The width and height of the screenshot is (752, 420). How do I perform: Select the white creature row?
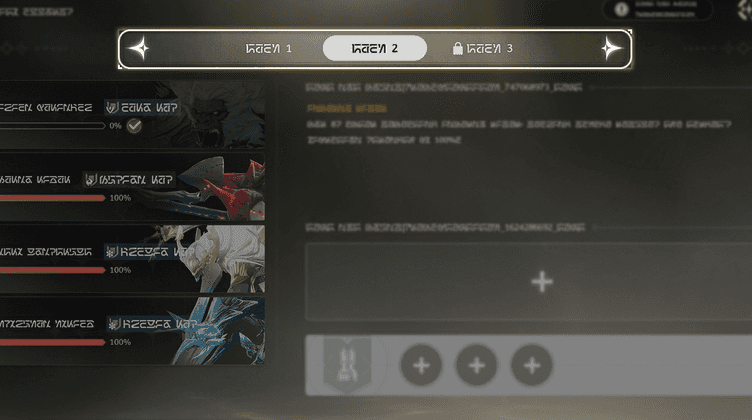130,258
